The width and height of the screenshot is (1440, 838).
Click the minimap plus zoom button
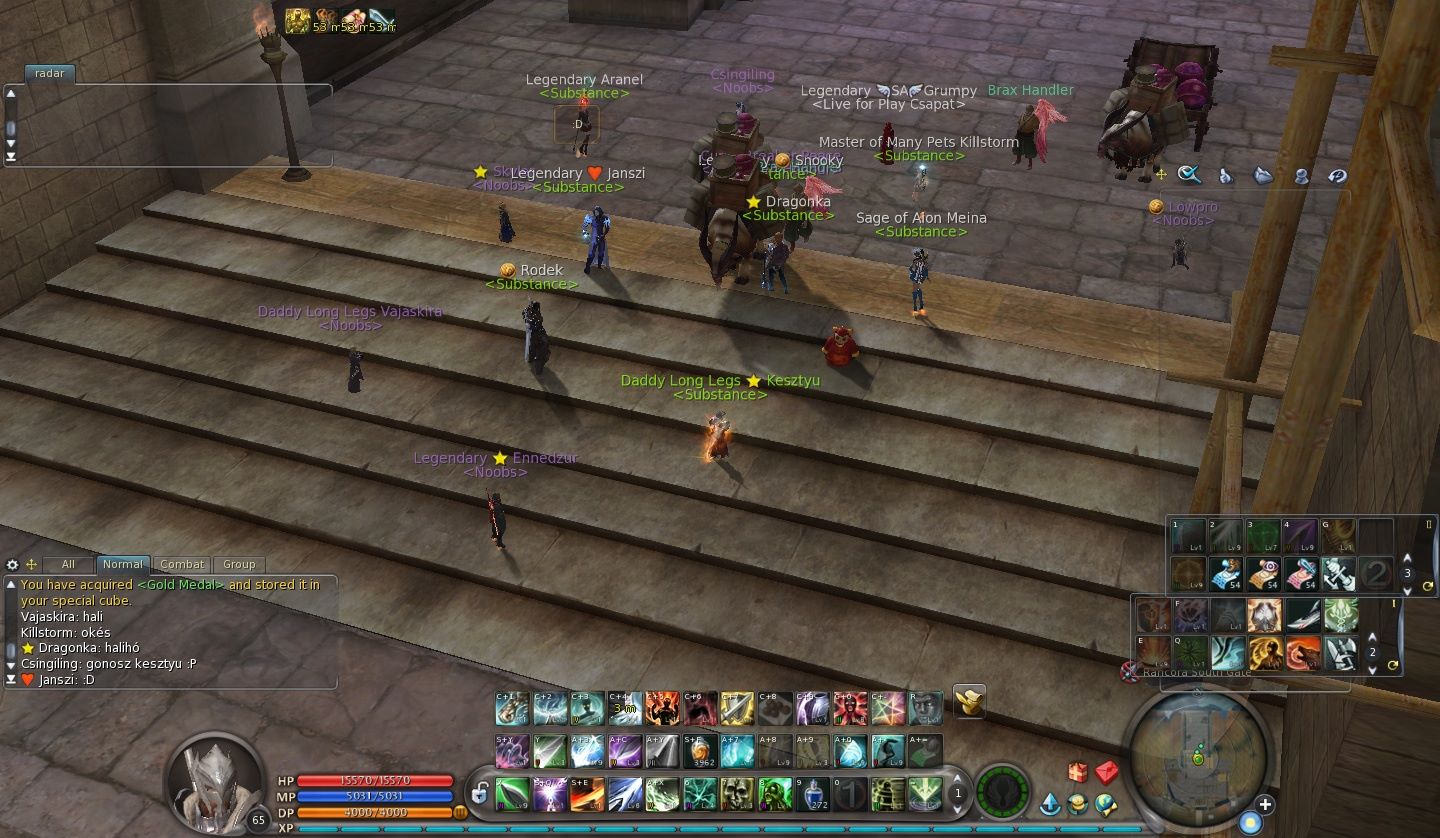(1265, 804)
